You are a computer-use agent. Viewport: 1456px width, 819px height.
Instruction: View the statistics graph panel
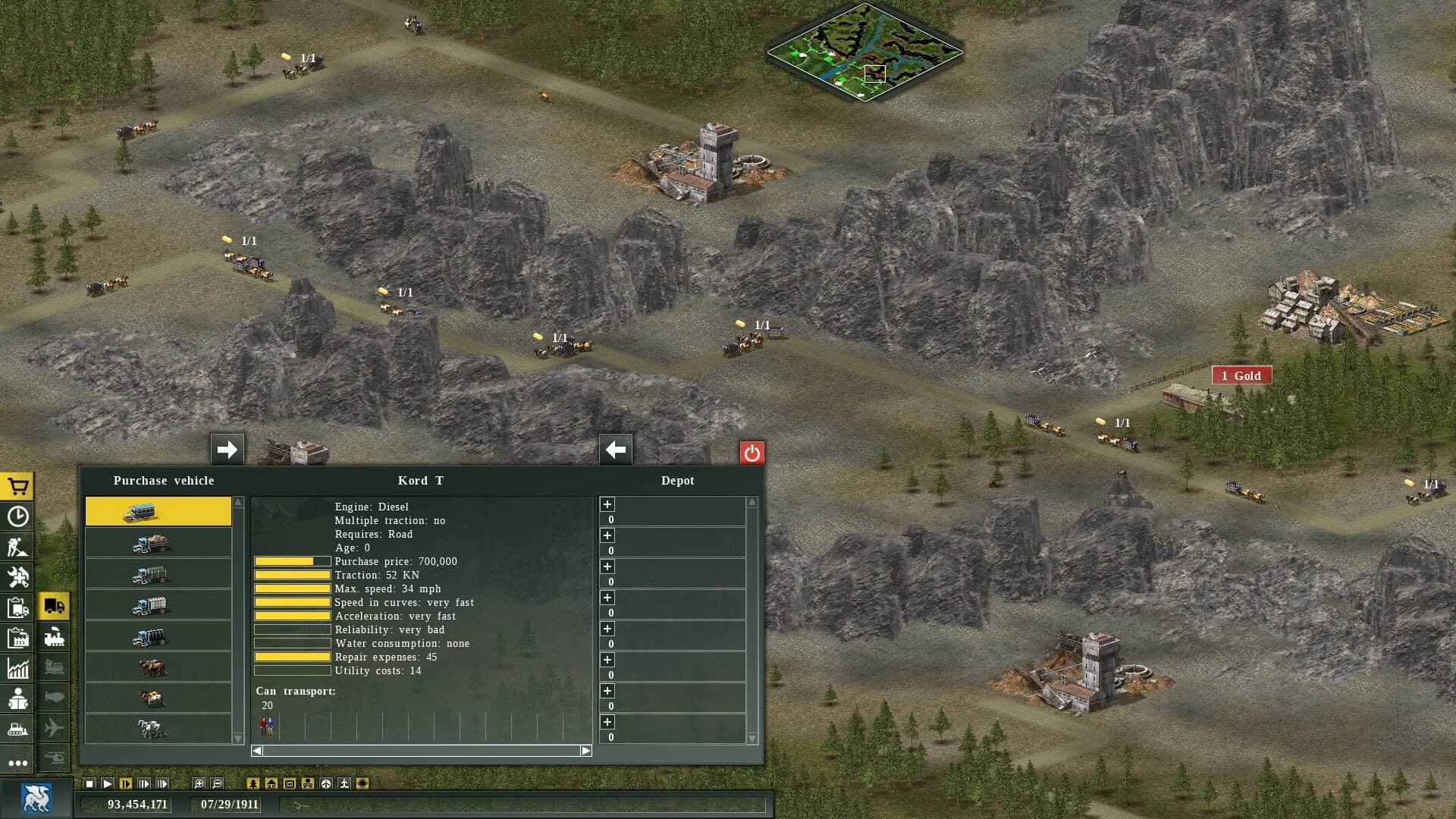point(17,667)
